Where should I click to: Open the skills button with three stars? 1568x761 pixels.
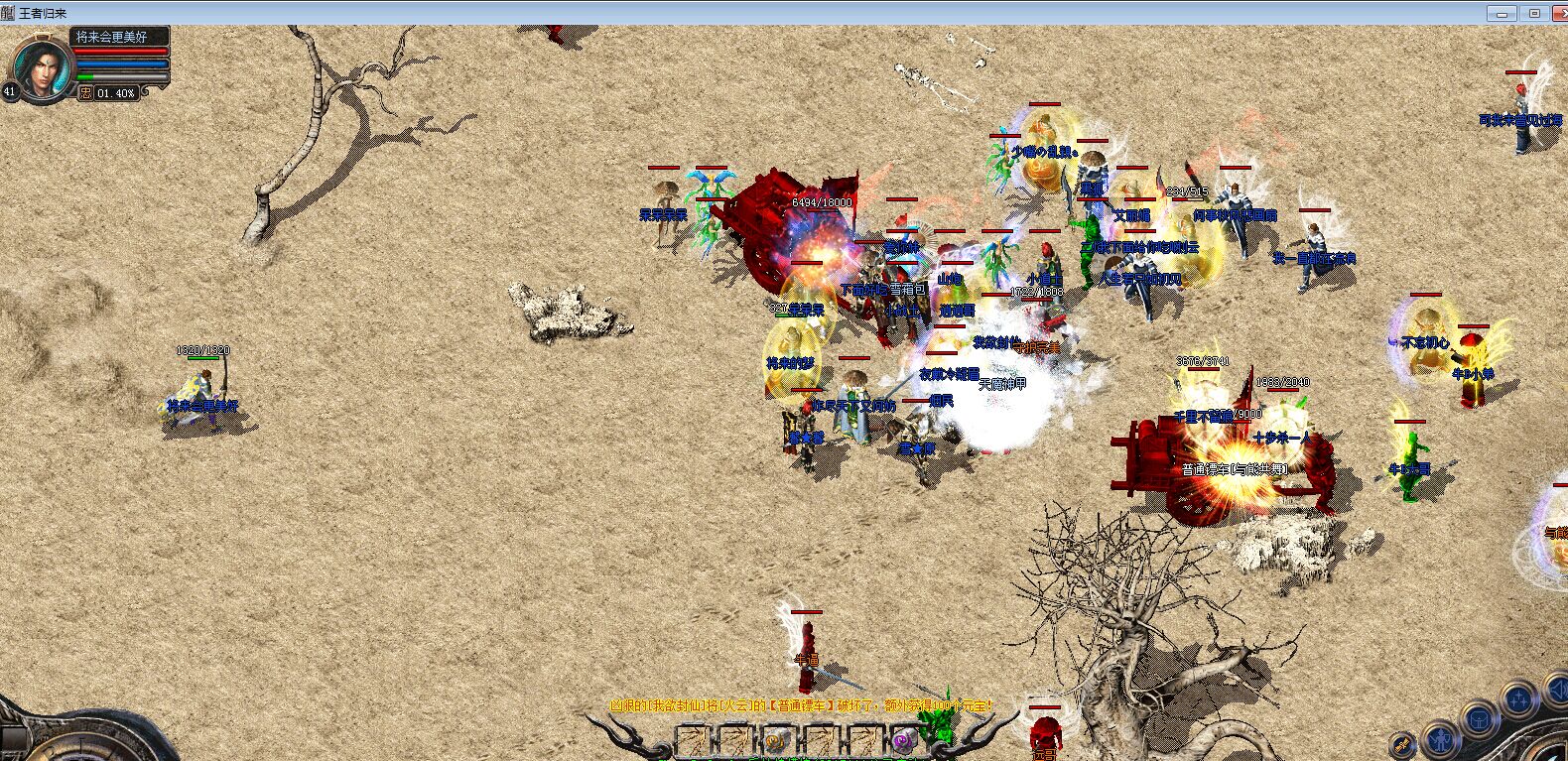pyautogui.click(x=1519, y=698)
